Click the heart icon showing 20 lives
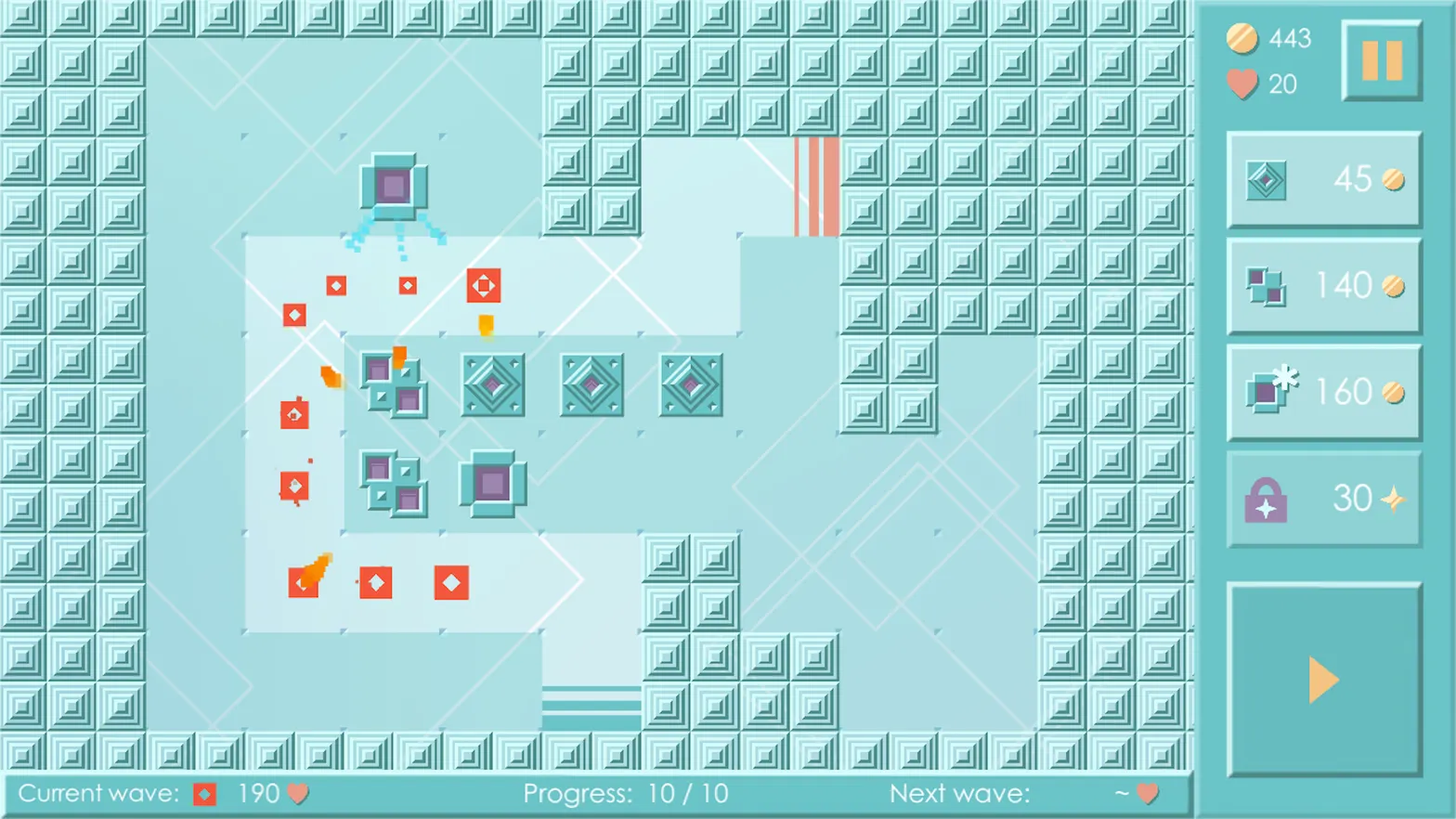The height and width of the screenshot is (819, 1456). pyautogui.click(x=1242, y=84)
